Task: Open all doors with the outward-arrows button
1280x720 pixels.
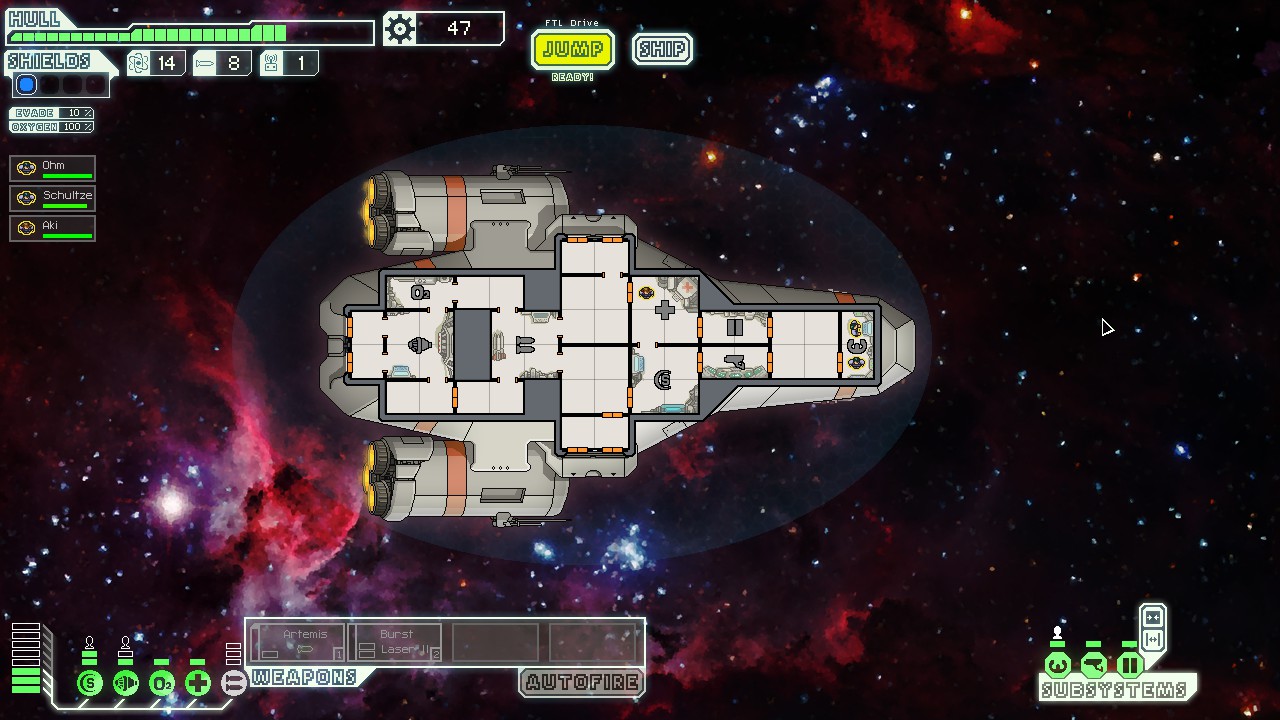Action: [1152, 640]
